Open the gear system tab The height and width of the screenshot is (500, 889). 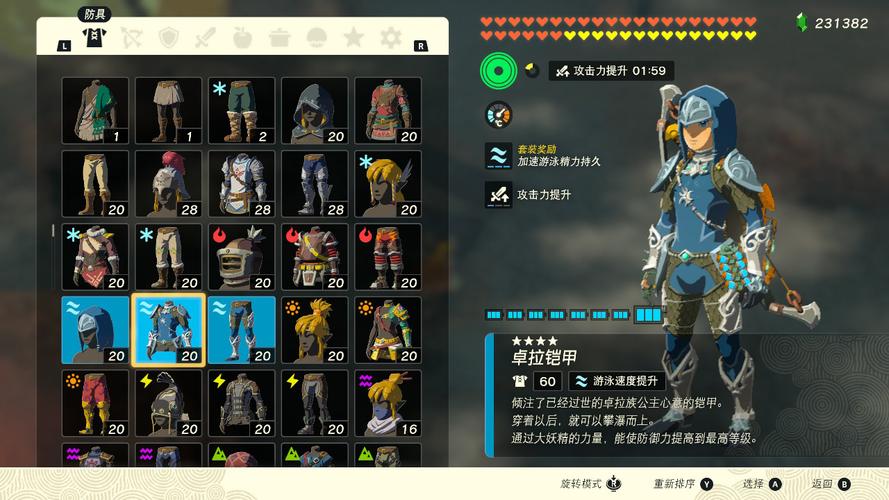pyautogui.click(x=390, y=37)
